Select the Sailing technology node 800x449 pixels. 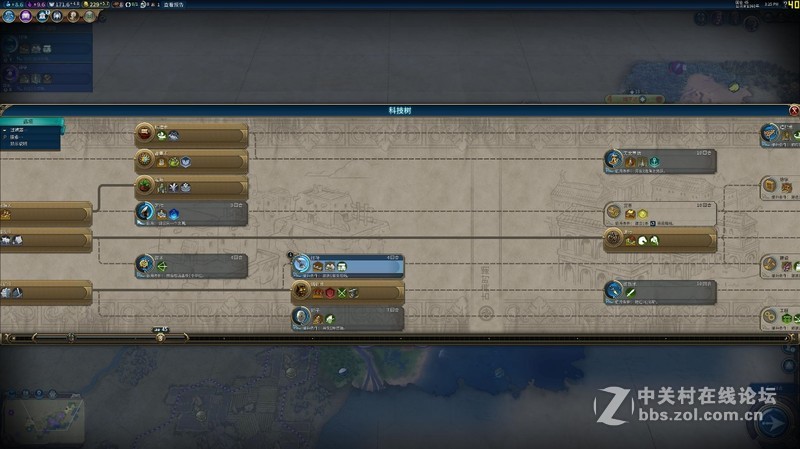click(x=191, y=136)
